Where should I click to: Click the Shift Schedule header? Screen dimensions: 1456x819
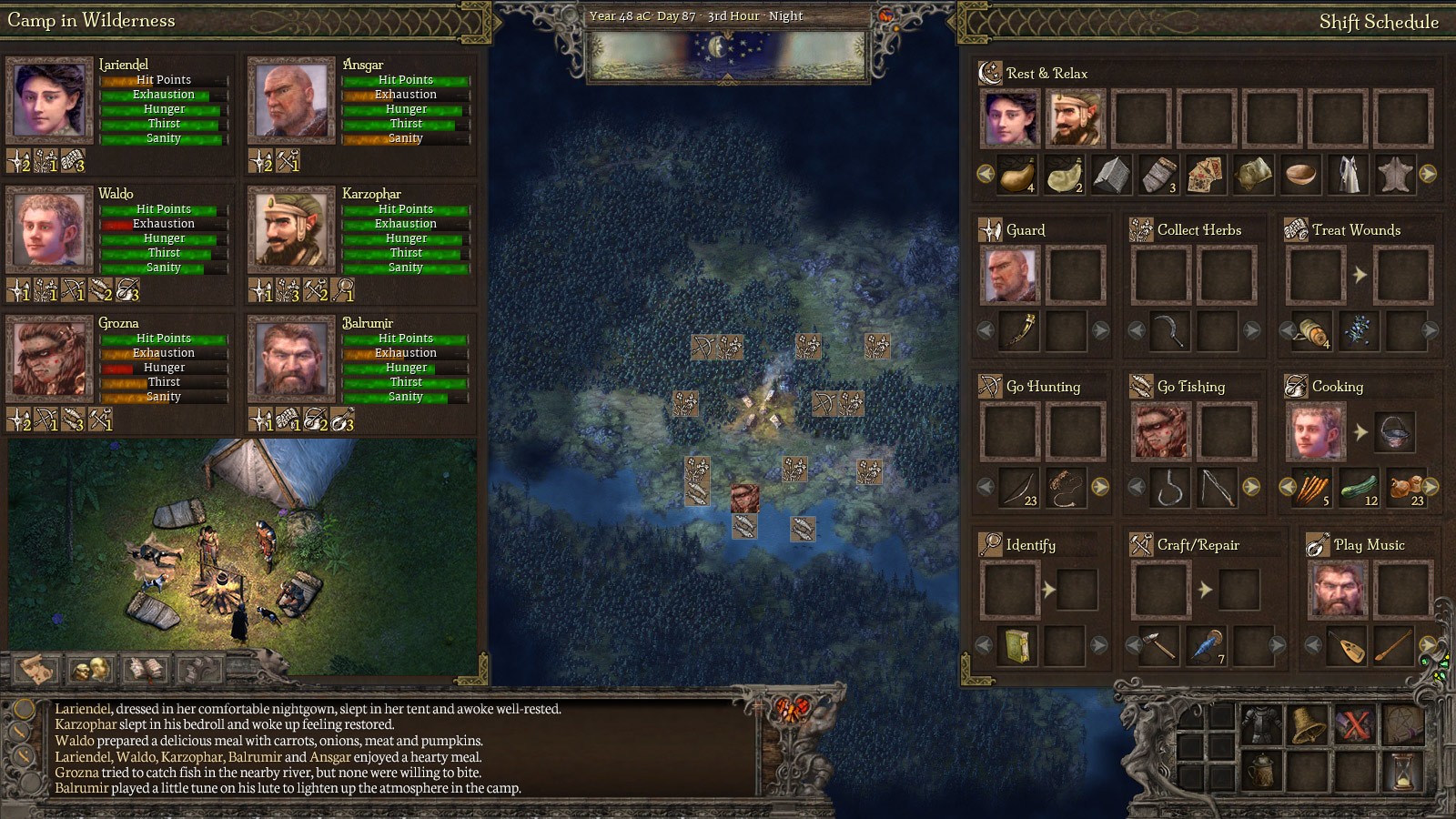click(1381, 21)
